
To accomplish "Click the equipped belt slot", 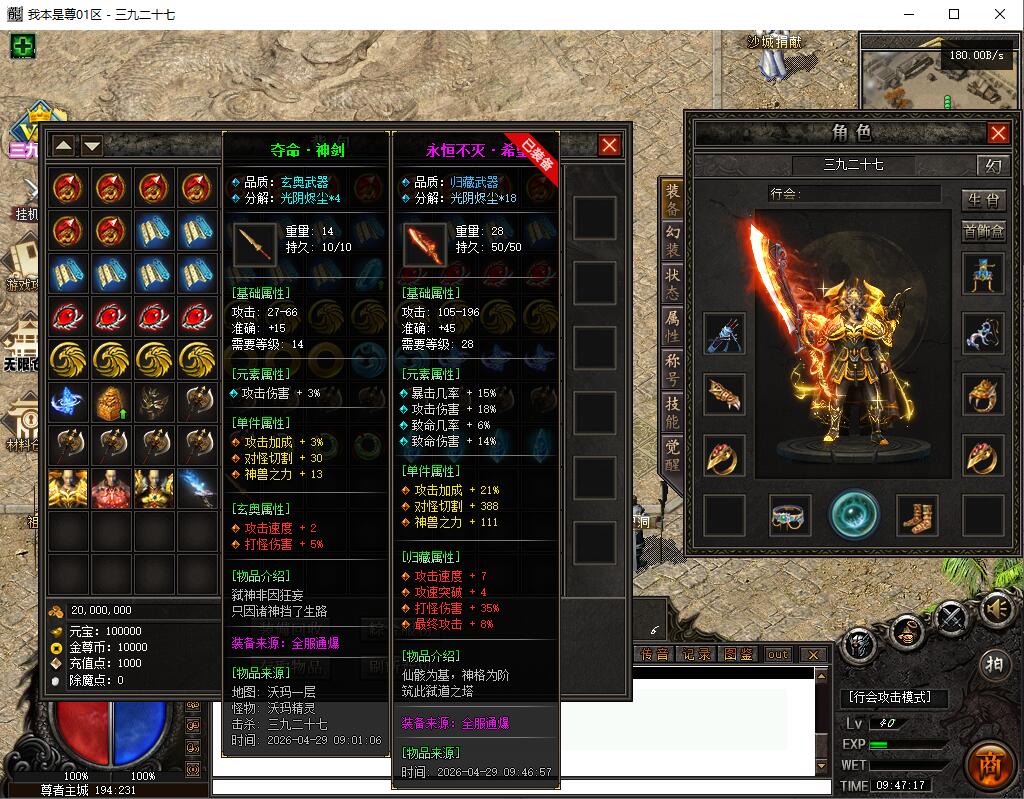I will [790, 515].
